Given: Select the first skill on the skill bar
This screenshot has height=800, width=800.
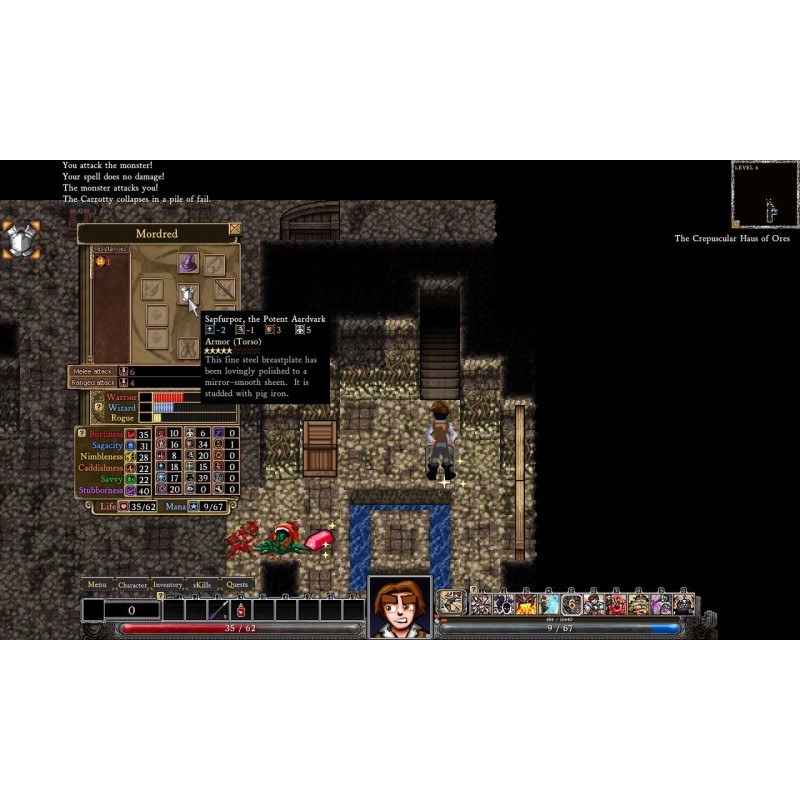Looking at the screenshot, I should 453,603.
